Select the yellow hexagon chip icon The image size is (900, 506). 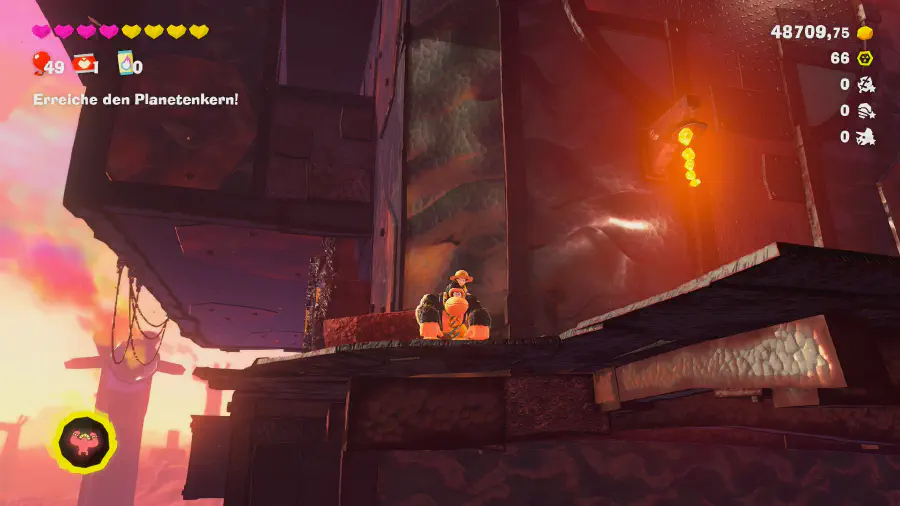[x=866, y=58]
